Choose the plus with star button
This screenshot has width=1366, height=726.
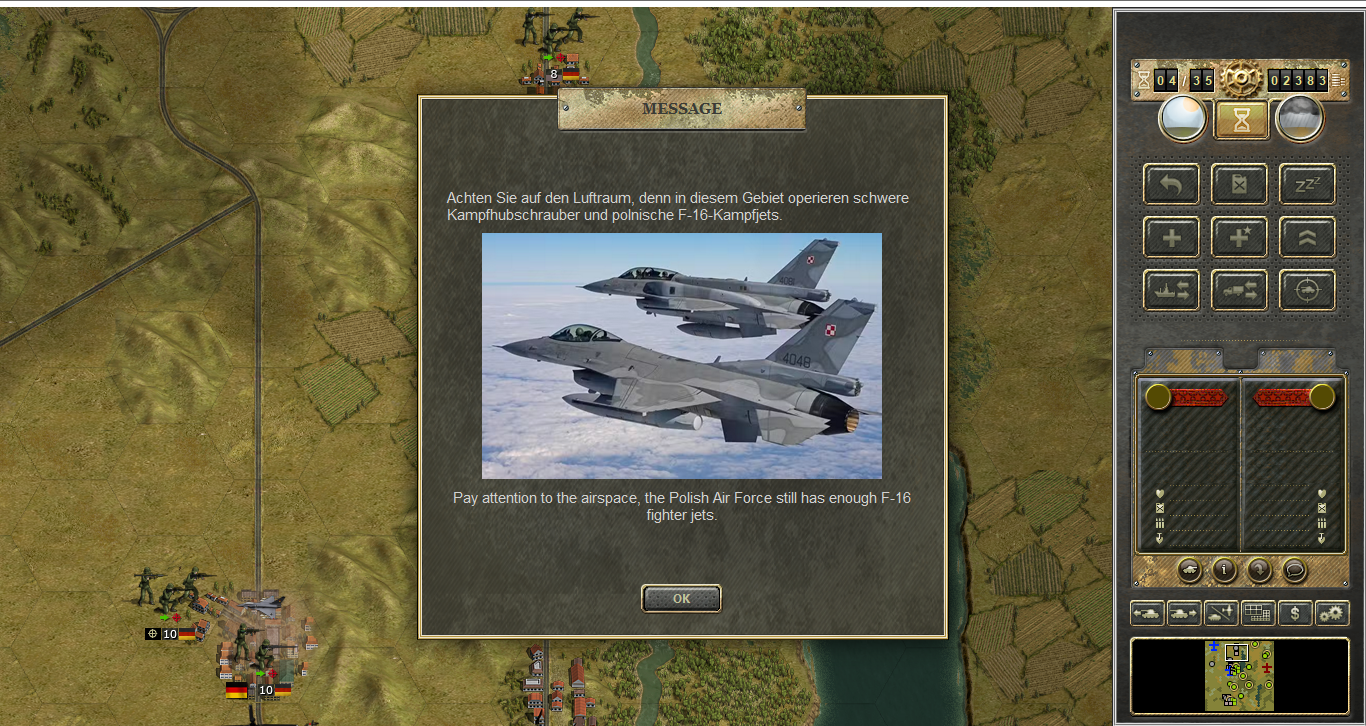[x=1239, y=237]
